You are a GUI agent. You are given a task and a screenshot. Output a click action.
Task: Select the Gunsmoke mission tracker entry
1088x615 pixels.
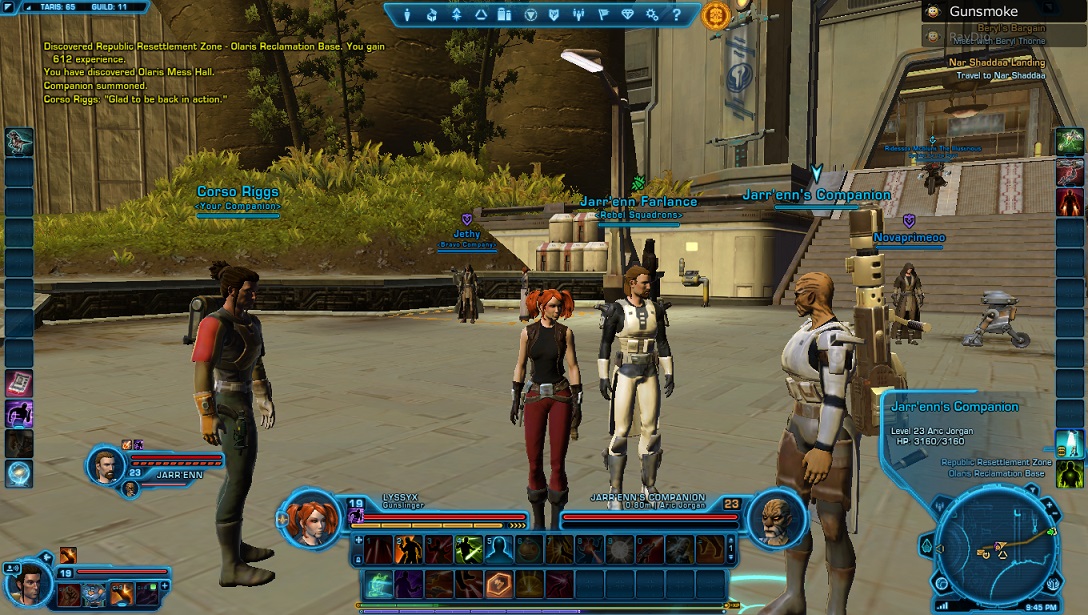pyautogui.click(x=983, y=12)
